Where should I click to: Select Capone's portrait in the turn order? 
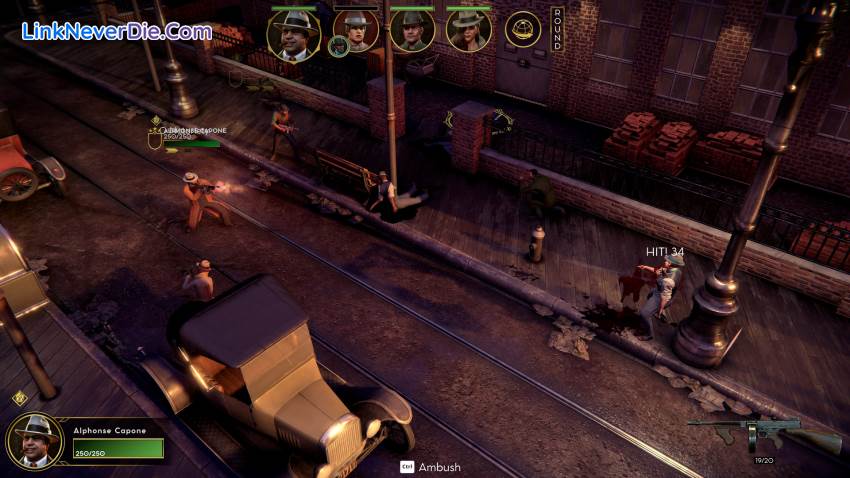[293, 35]
